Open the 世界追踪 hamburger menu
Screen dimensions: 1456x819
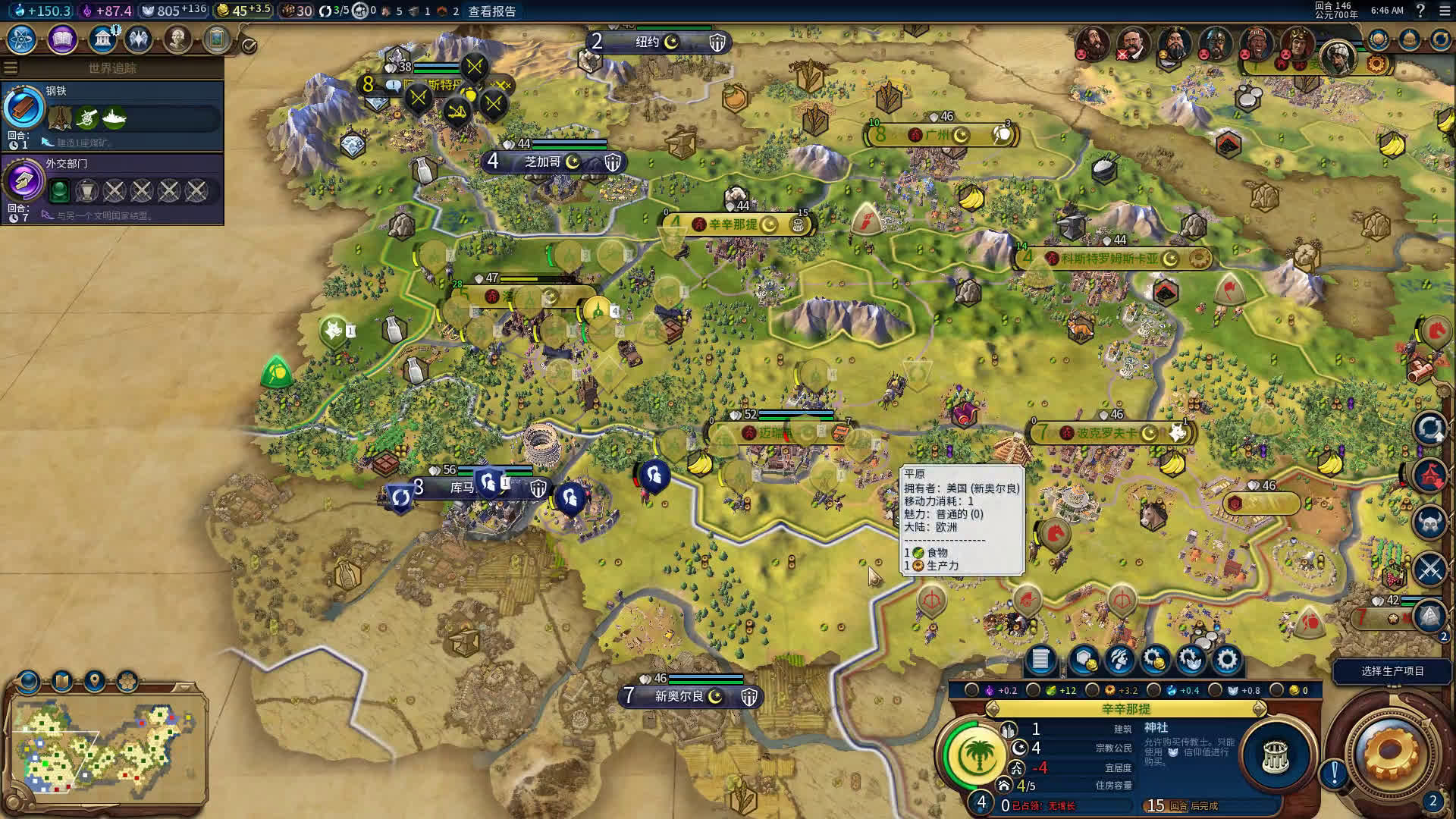(x=11, y=68)
